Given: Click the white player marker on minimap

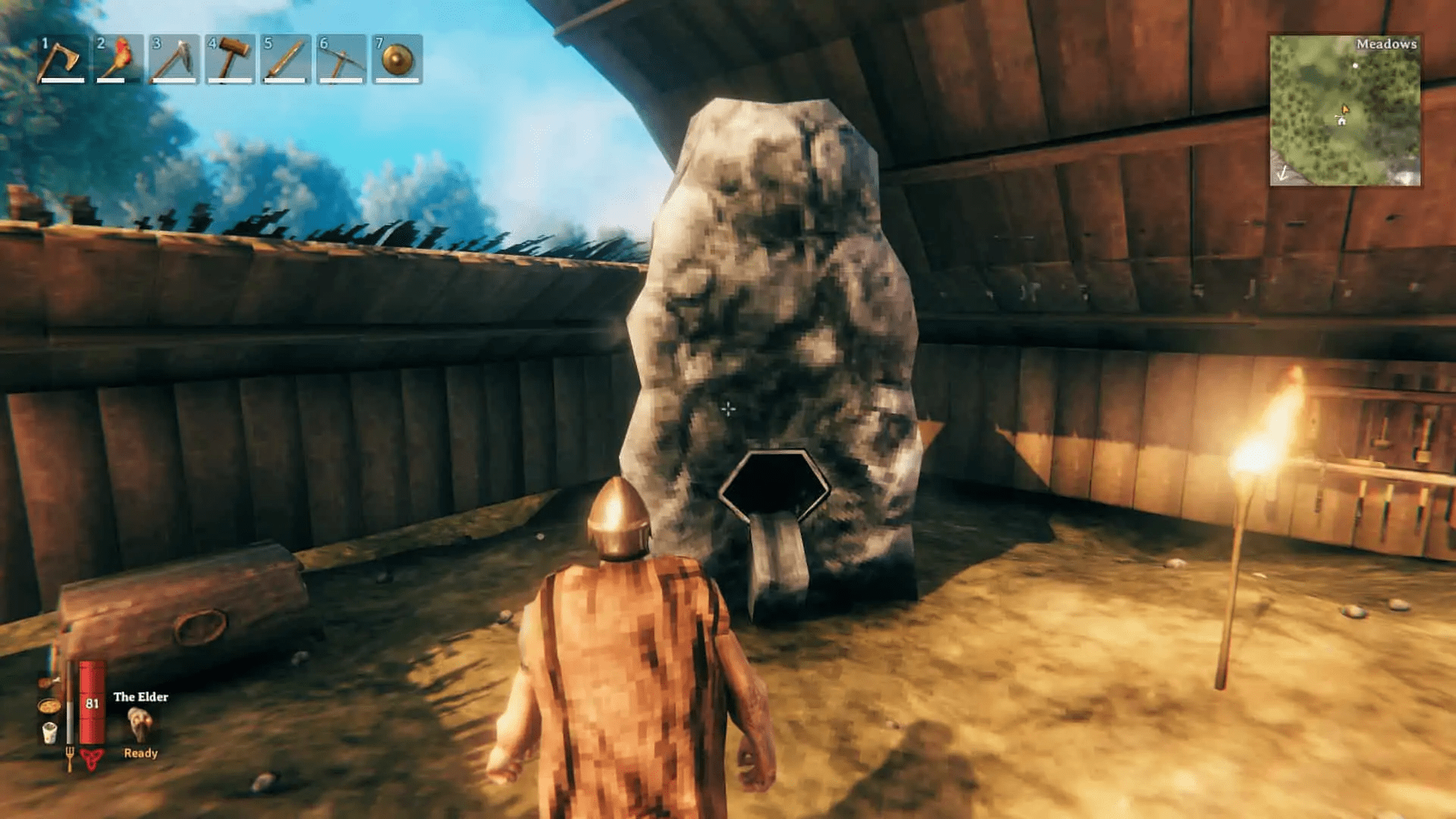Looking at the screenshot, I should point(1356,65).
